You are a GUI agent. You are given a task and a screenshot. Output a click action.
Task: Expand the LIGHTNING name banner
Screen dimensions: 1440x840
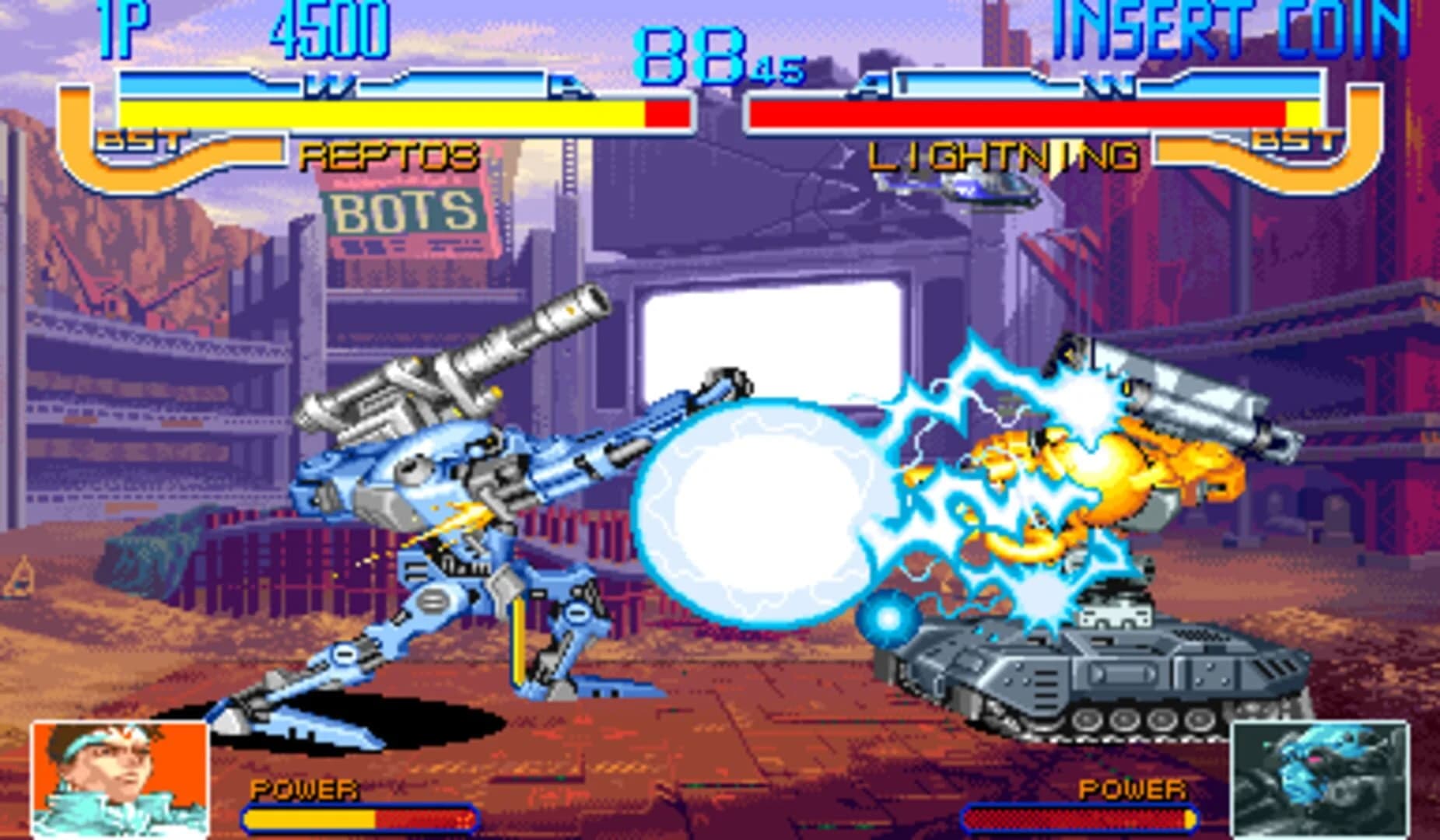pos(1004,156)
